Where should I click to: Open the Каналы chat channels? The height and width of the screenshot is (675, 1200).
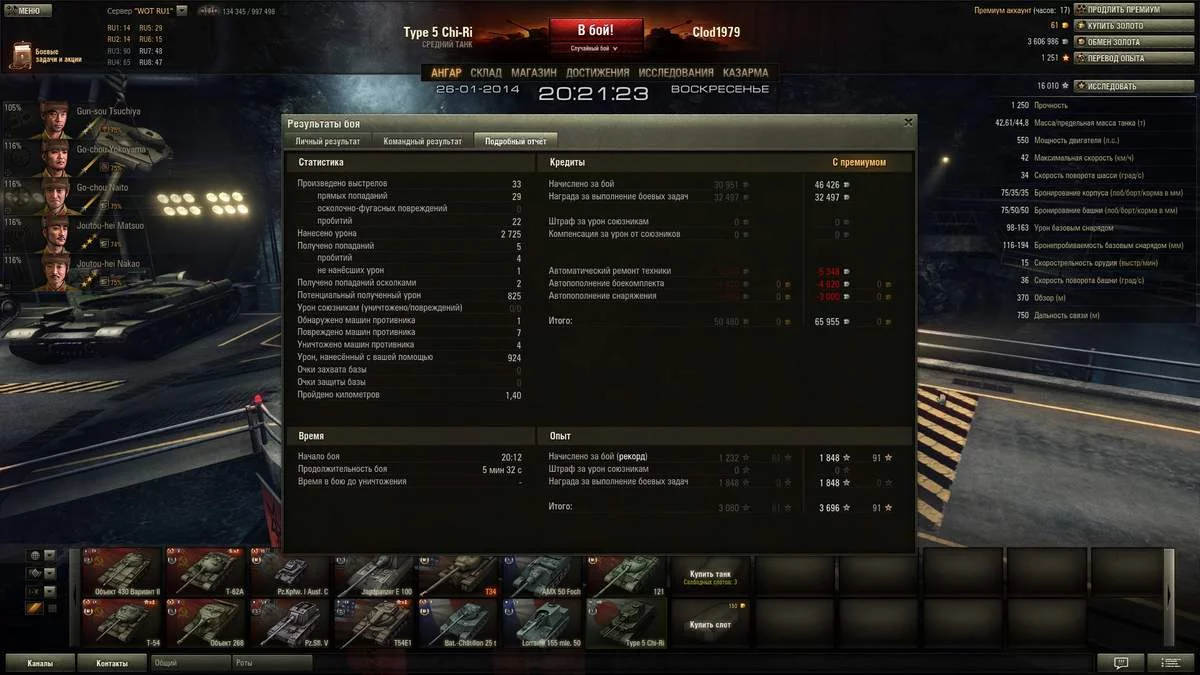41,663
